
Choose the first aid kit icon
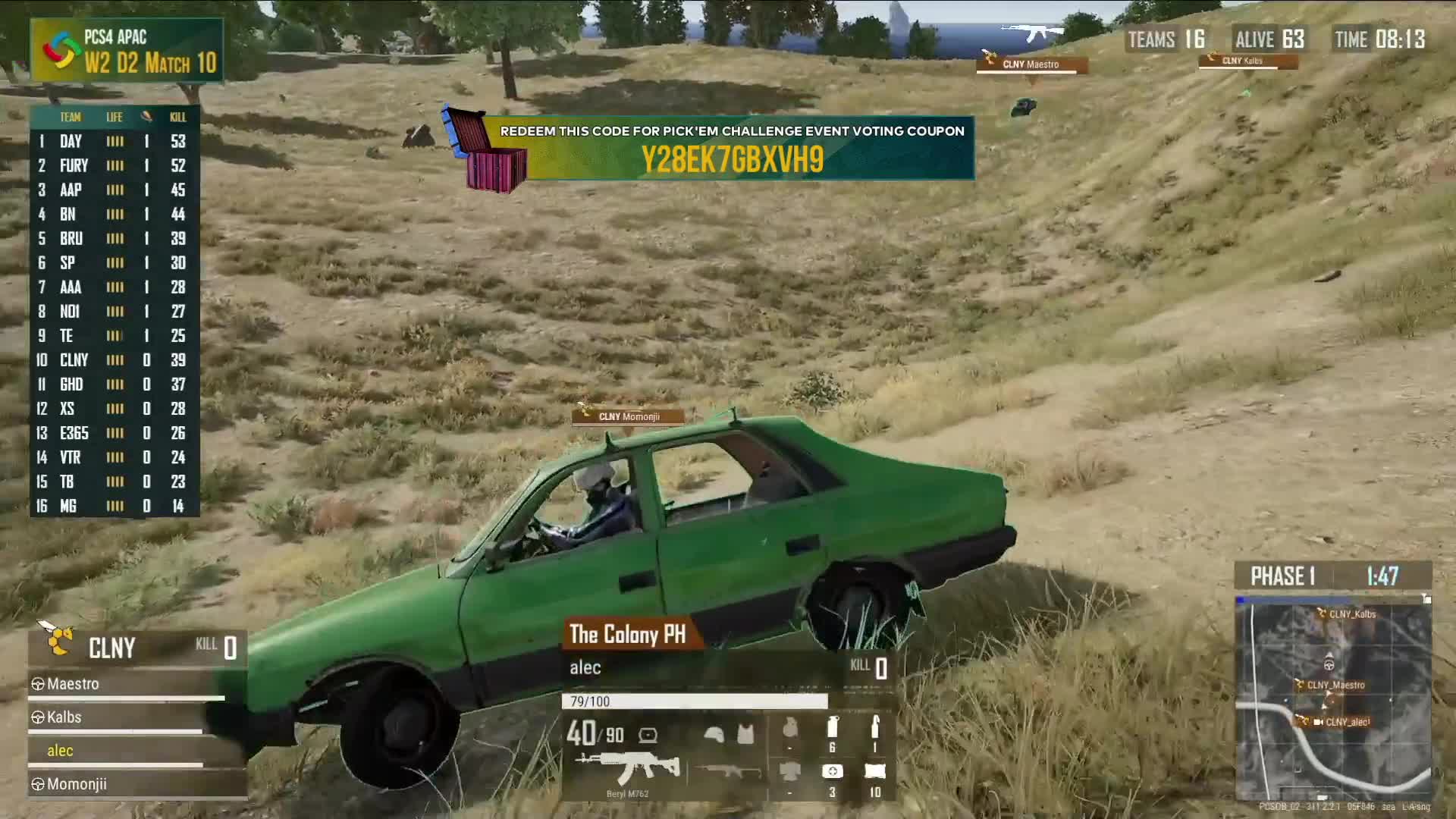click(x=832, y=771)
